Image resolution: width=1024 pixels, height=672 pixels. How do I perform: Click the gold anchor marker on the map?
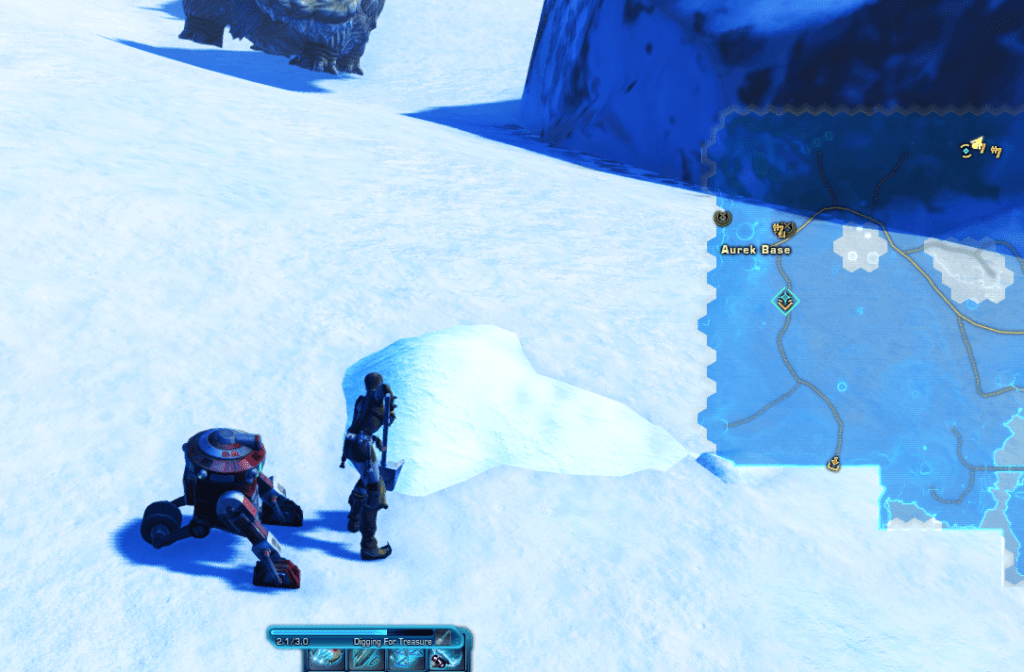pyautogui.click(x=832, y=462)
